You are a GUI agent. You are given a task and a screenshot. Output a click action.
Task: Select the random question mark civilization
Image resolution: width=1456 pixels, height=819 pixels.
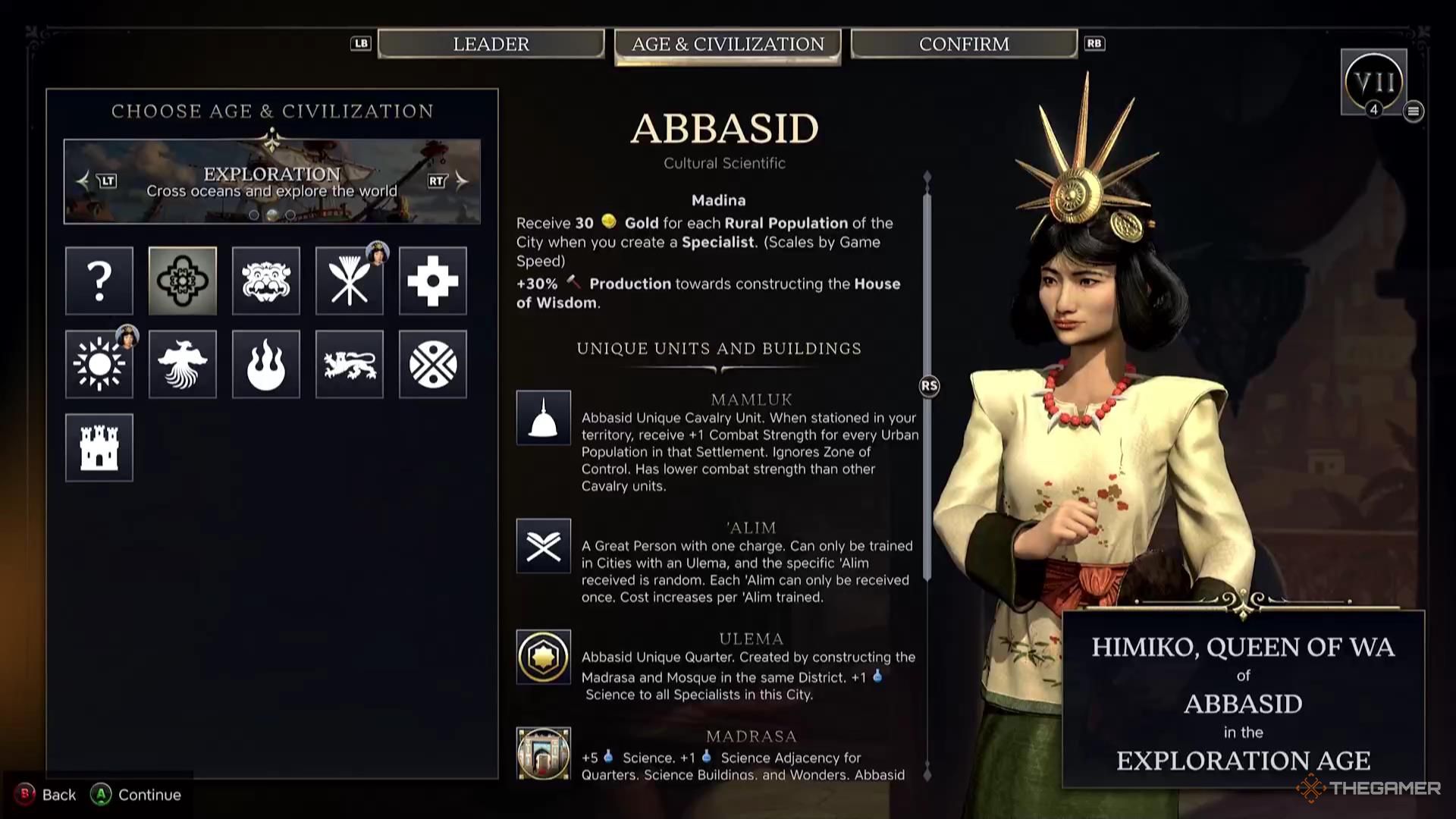[x=99, y=281]
